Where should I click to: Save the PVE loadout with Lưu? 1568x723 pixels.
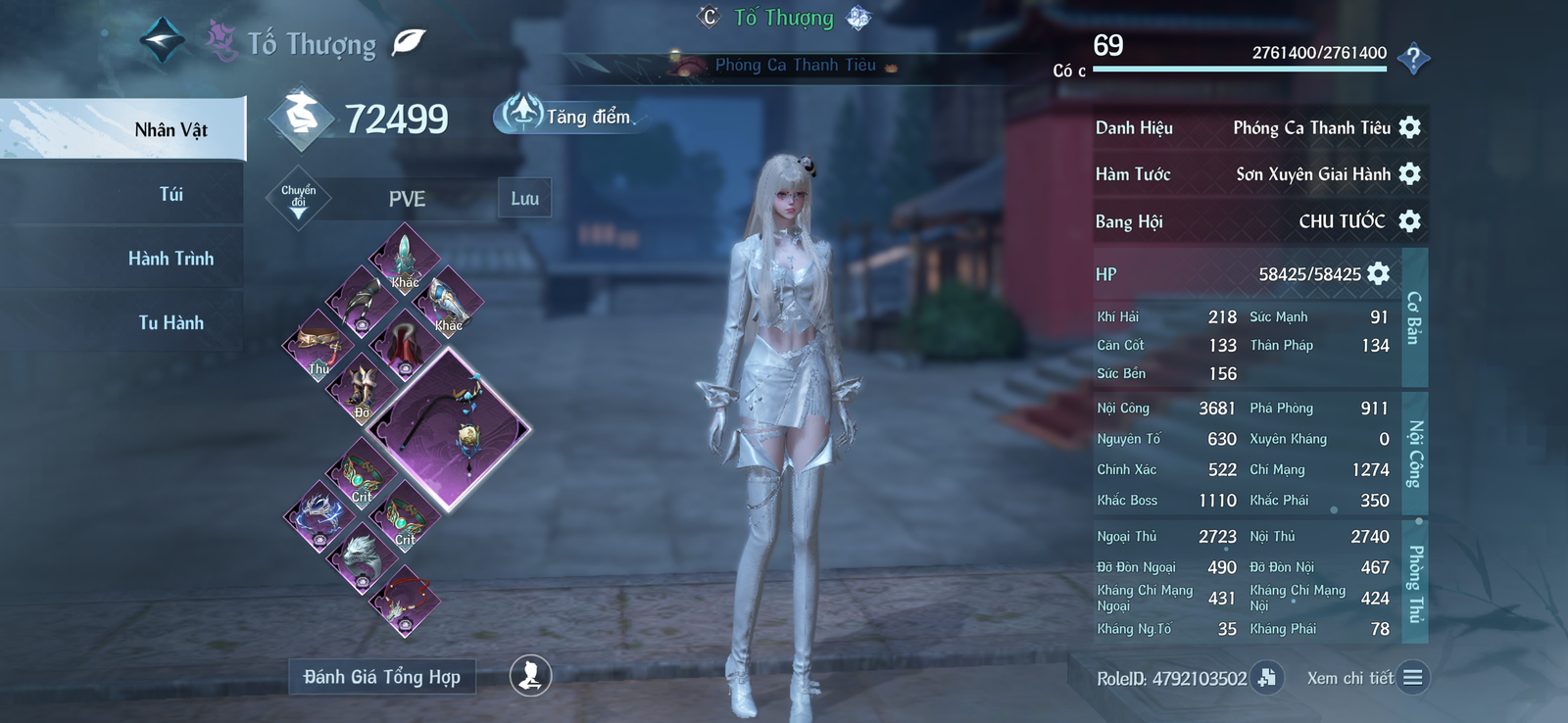coord(524,198)
